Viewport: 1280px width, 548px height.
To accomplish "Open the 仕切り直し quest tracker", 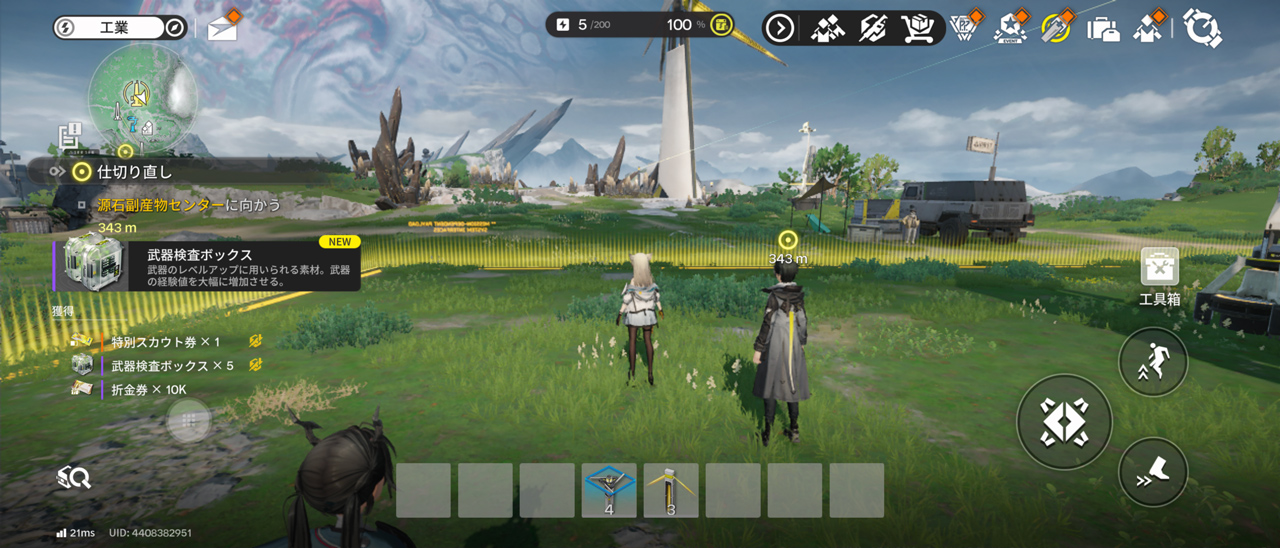I will tap(125, 171).
